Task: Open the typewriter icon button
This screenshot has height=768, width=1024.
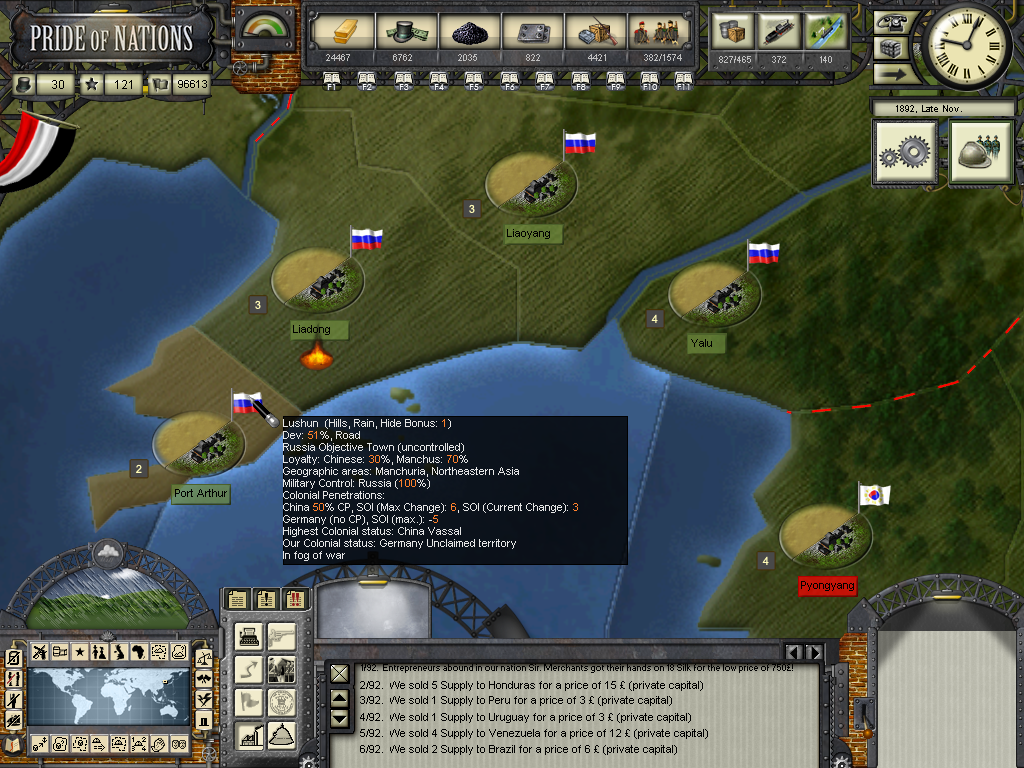Action: [250, 637]
